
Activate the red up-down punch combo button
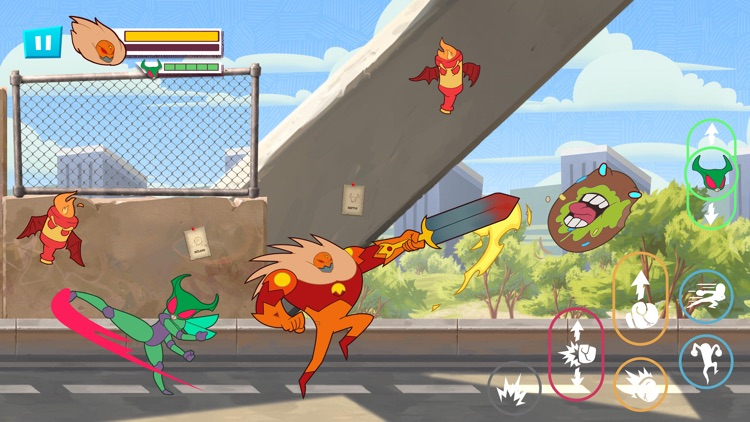(576, 354)
